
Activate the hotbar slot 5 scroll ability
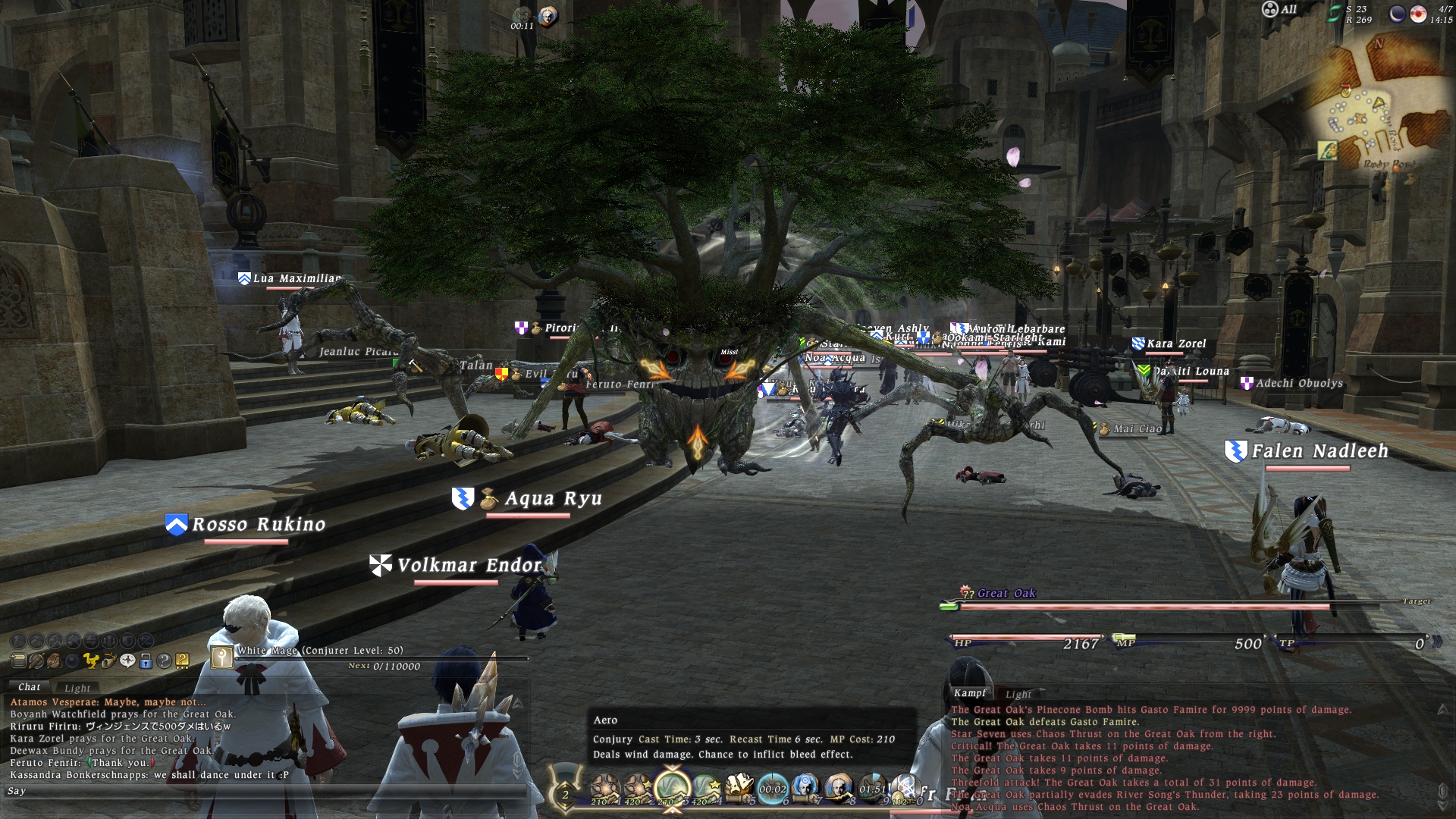(x=739, y=789)
